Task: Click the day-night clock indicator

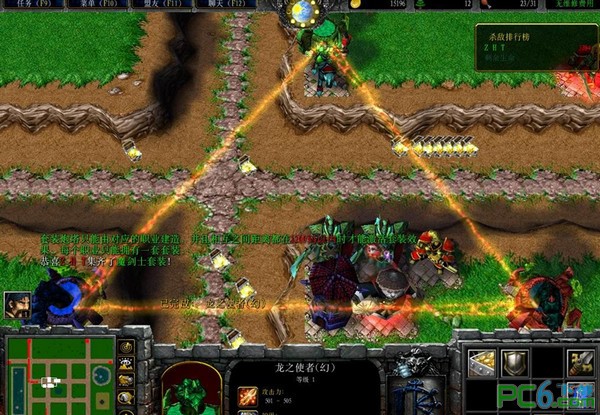Action: point(300,12)
